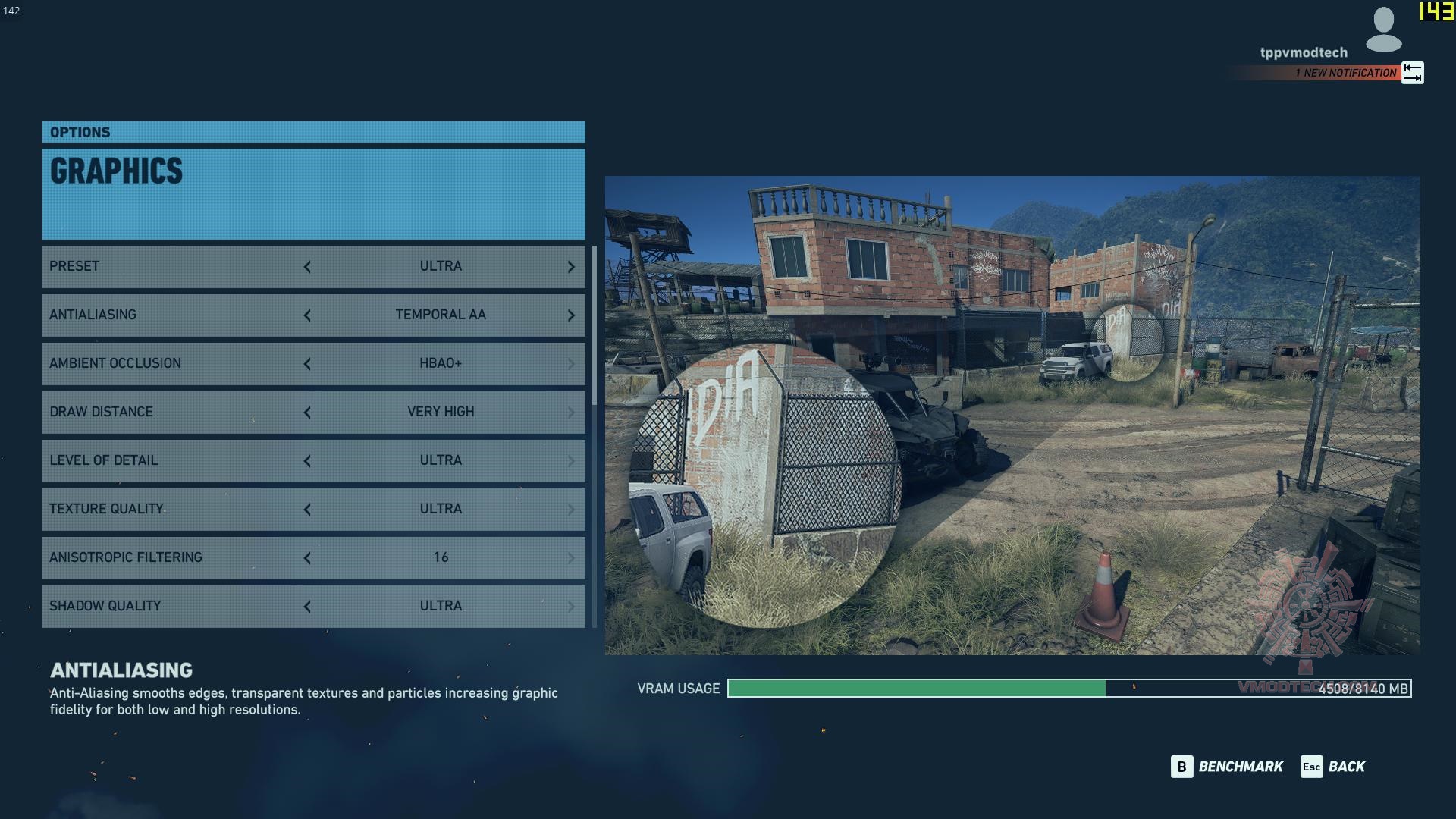Highlight the Texture Quality row

(174, 509)
